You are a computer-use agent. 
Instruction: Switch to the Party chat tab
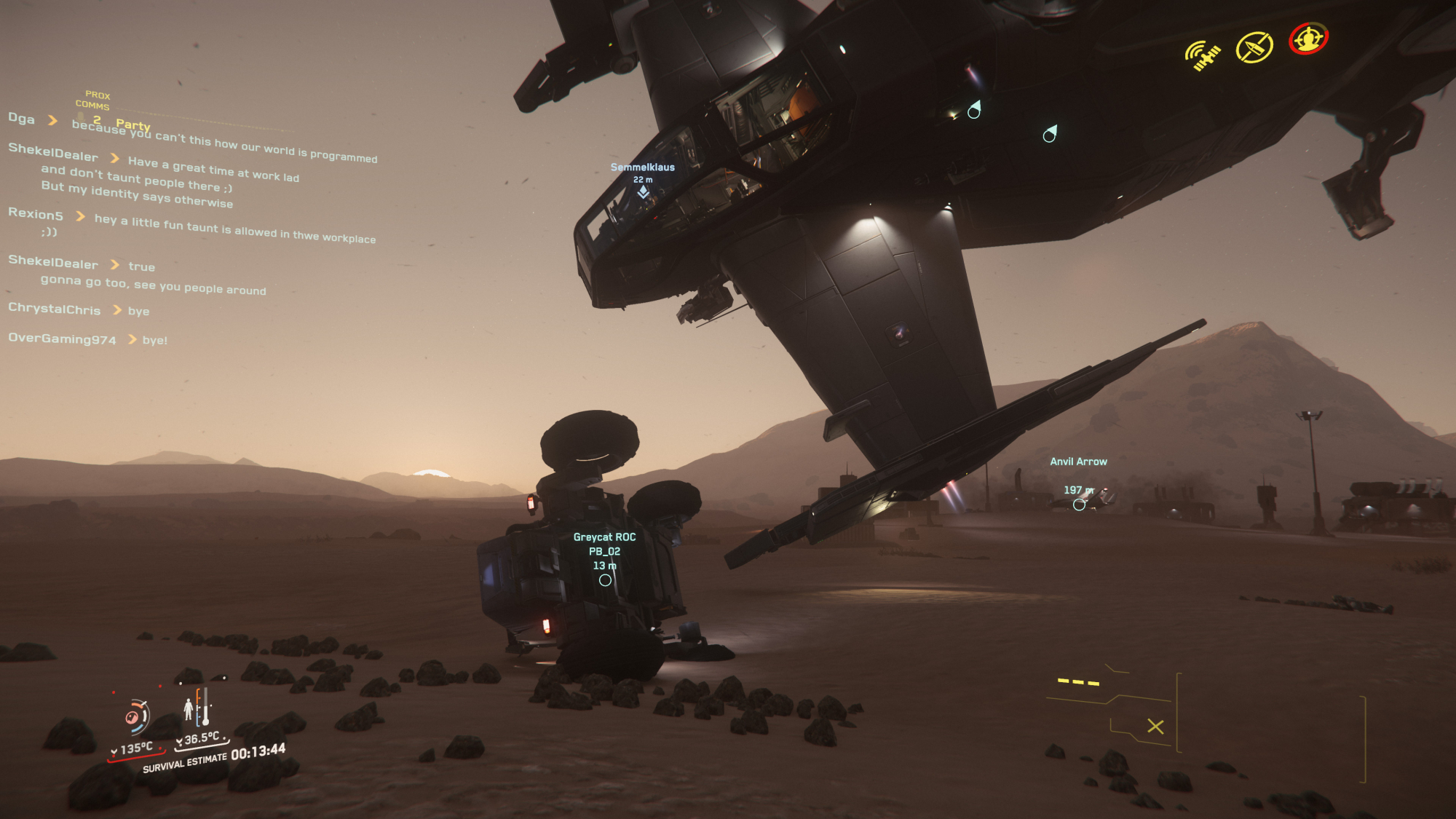[133, 124]
